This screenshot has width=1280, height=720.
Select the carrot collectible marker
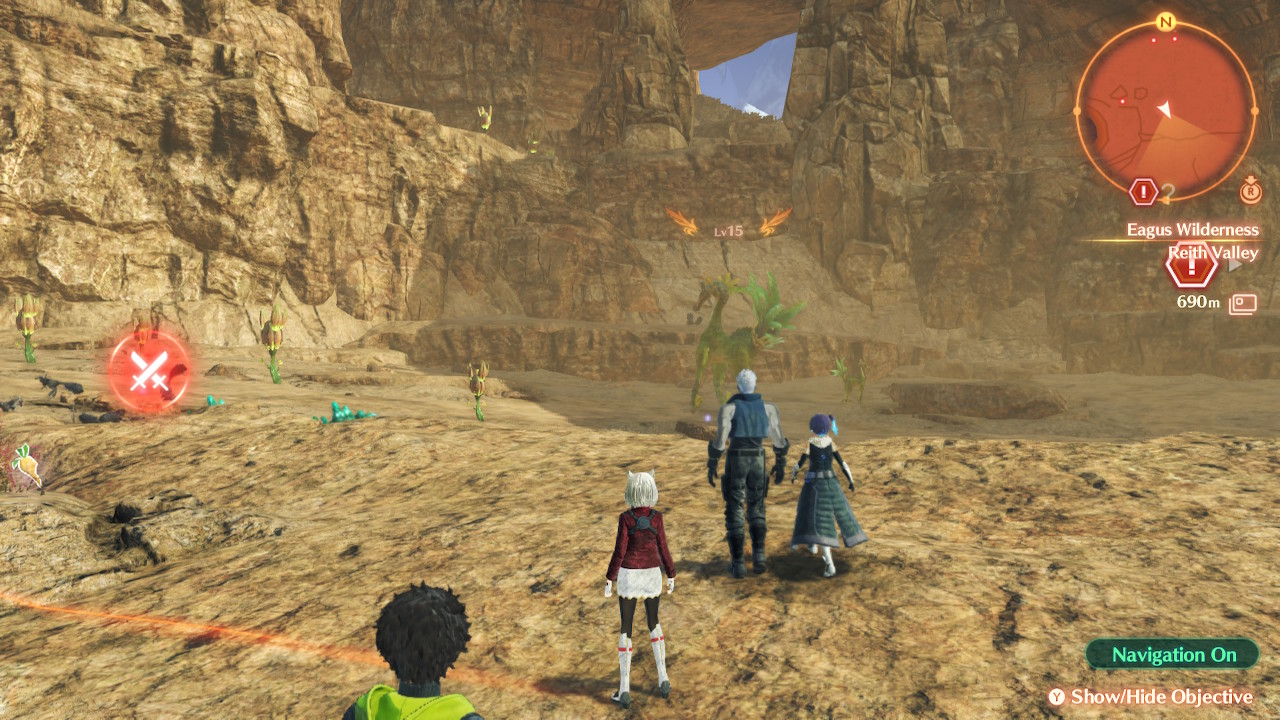pyautogui.click(x=27, y=465)
